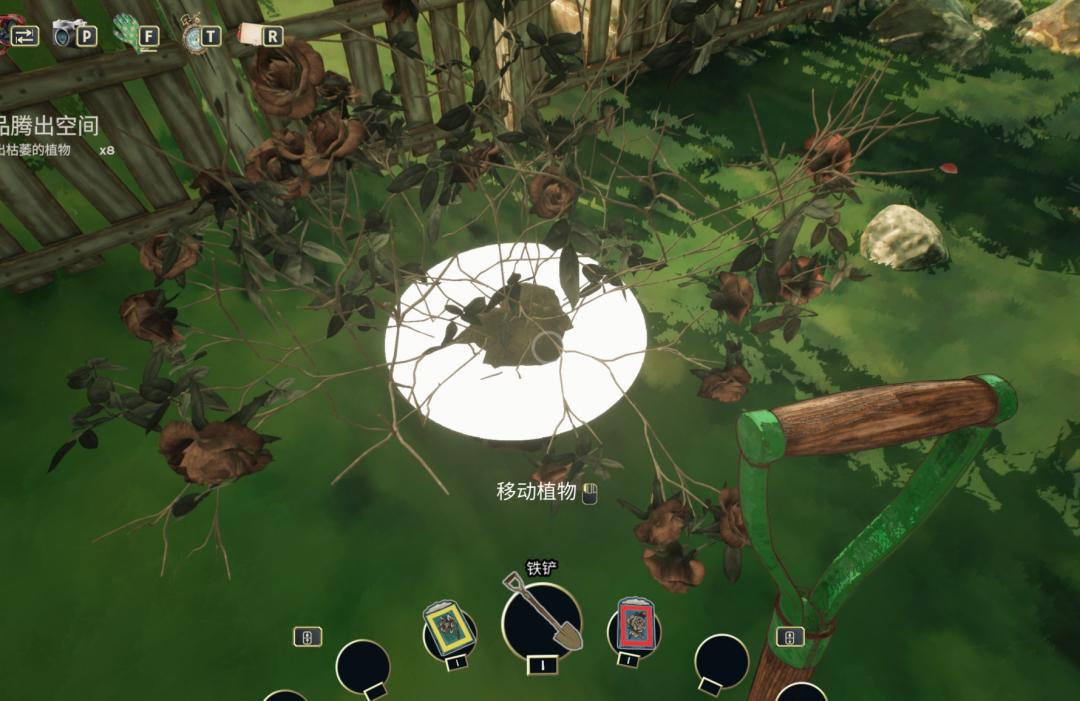The width and height of the screenshot is (1080, 701).
Task: Open the quest tracker about withered plants
Action: pyautogui.click(x=50, y=136)
